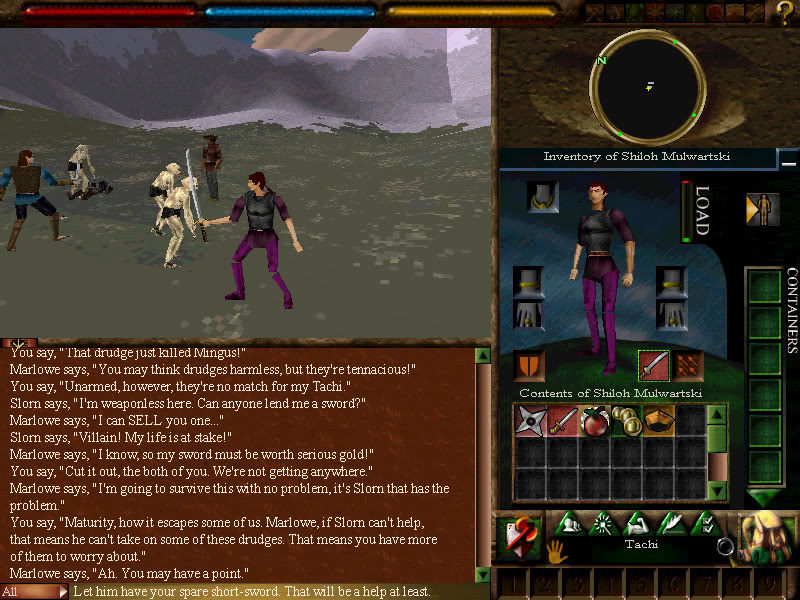Open the question mark help button

pyautogui.click(x=785, y=13)
